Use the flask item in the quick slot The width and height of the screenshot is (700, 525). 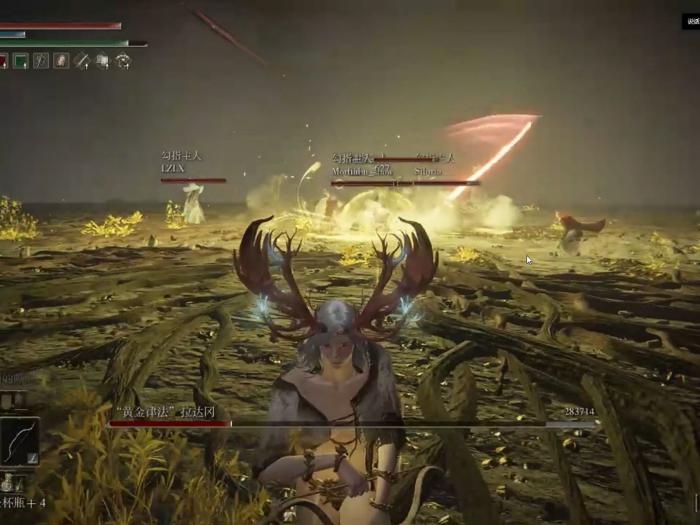point(8,482)
